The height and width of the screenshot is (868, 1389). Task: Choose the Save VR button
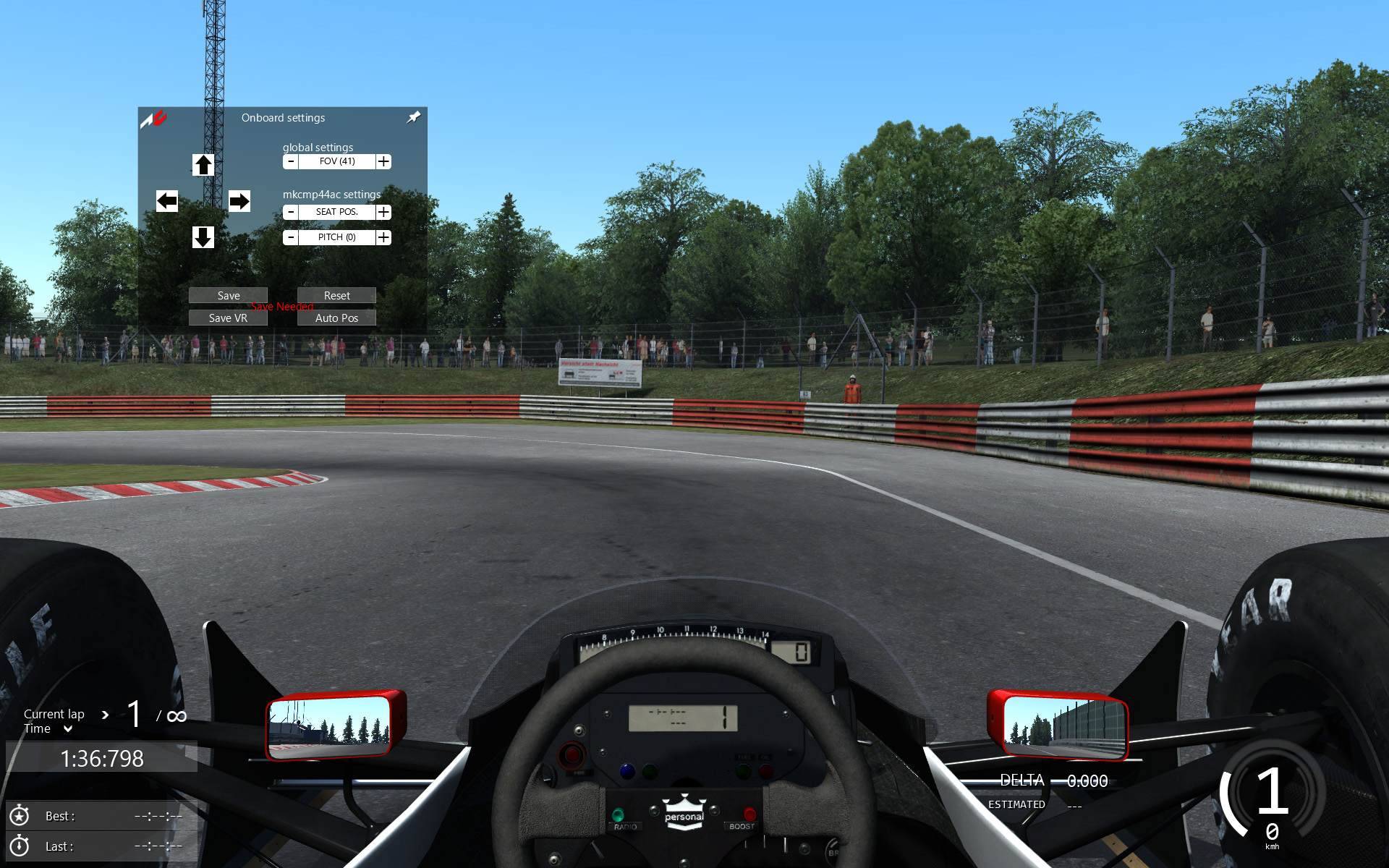click(228, 318)
